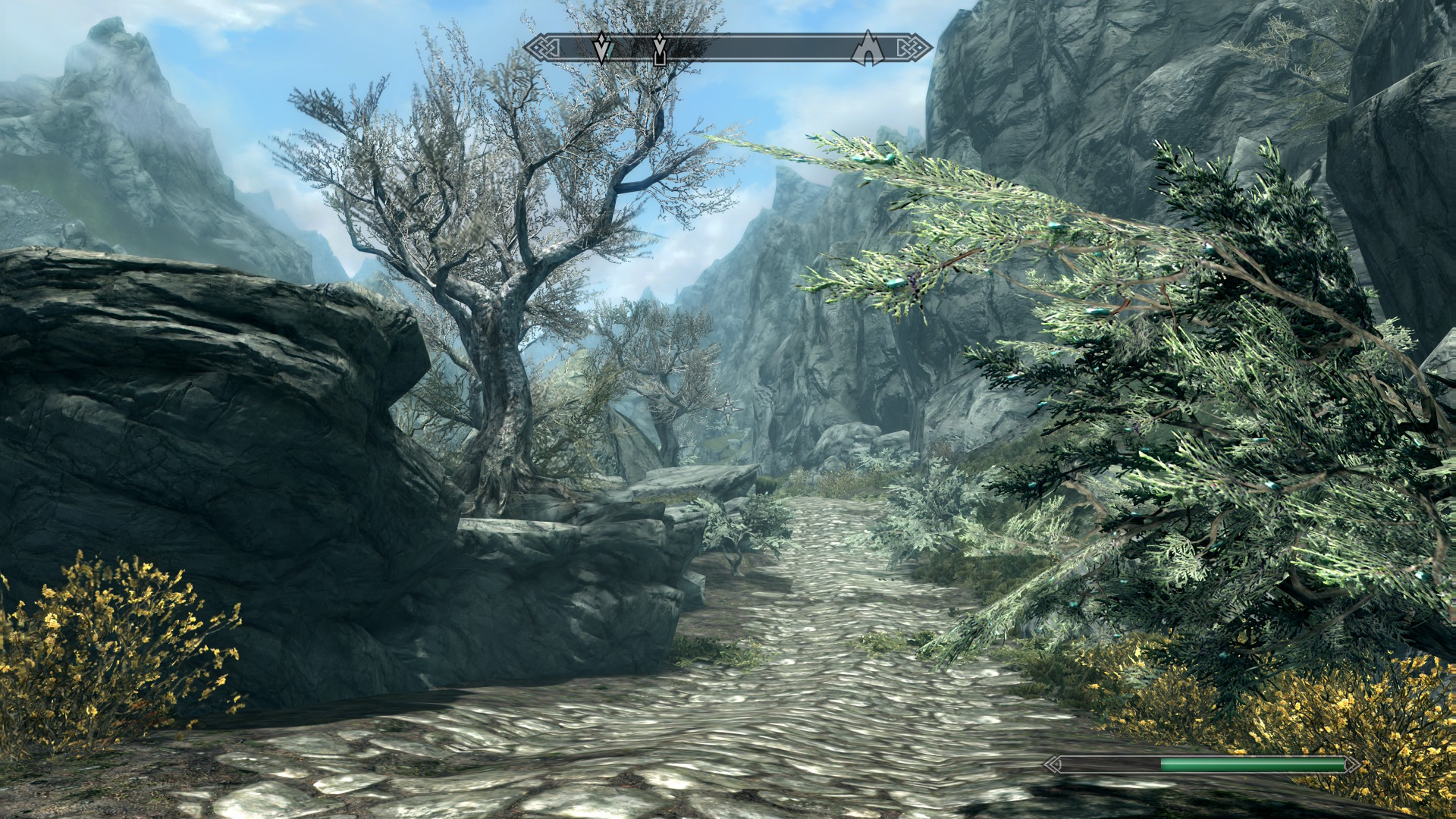Click the cave marker on the compass
Image resolution: width=1456 pixels, height=819 pixels.
[x=867, y=49]
